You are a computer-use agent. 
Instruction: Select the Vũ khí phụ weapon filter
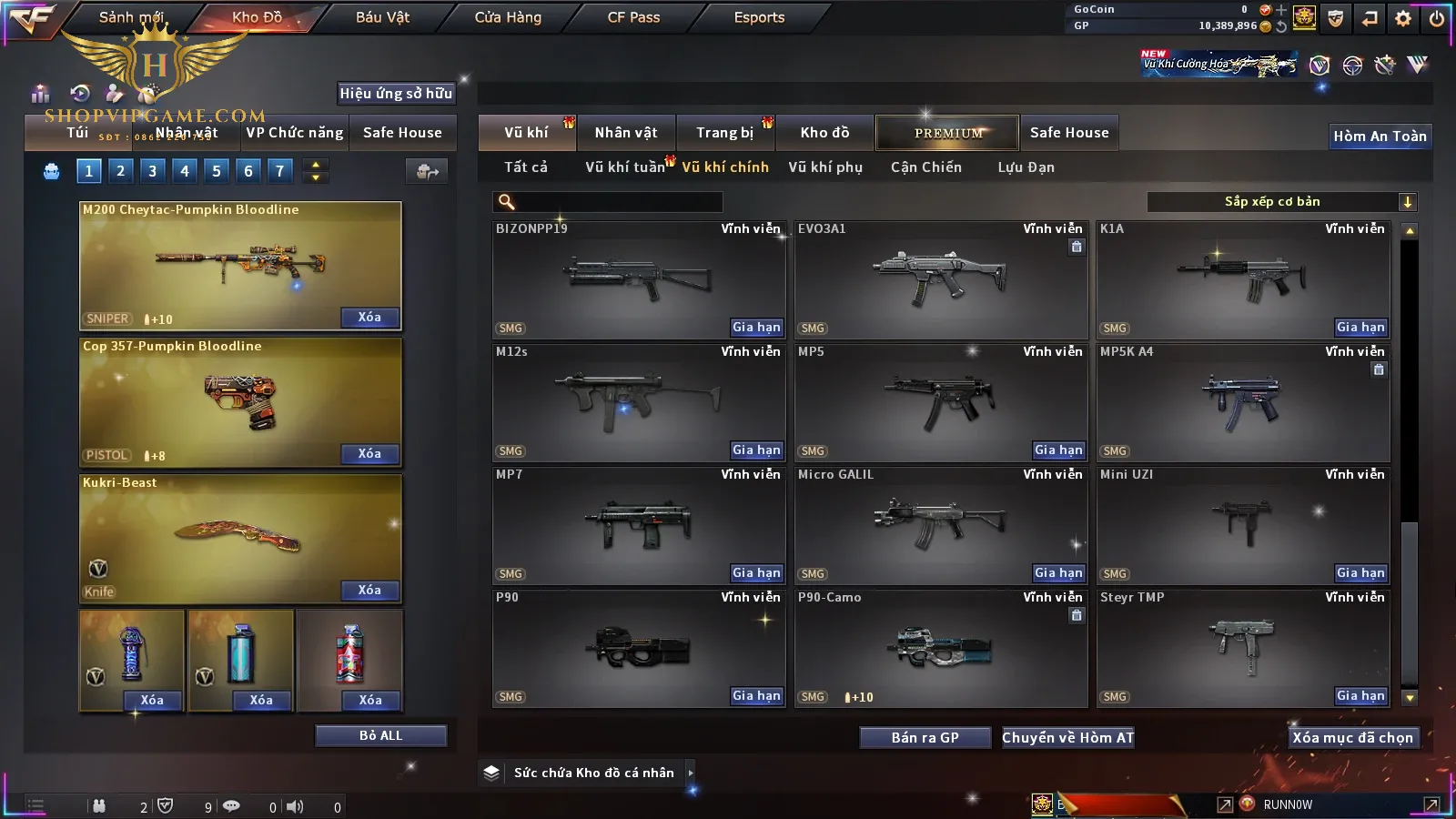825,167
